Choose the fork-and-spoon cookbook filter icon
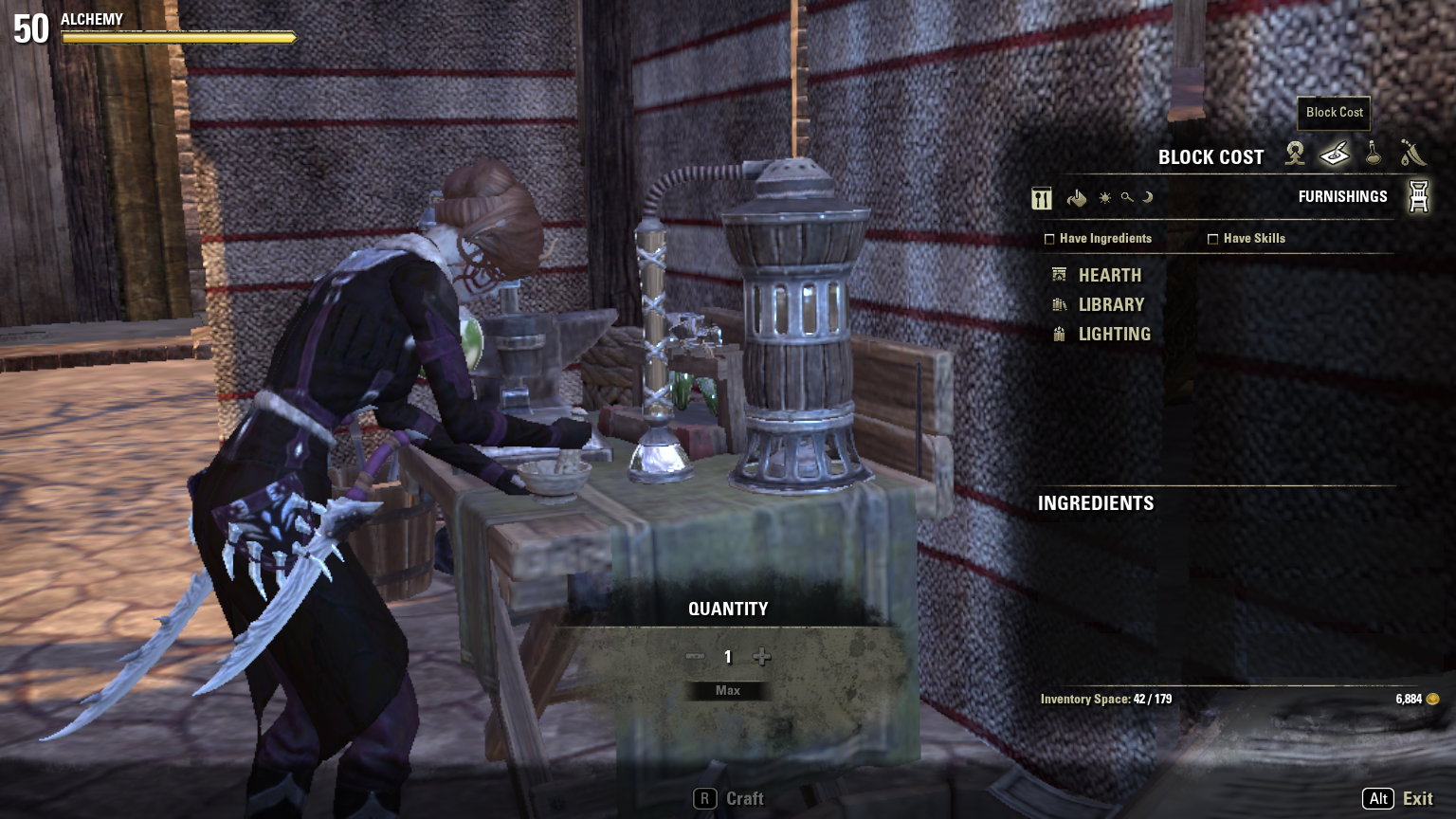This screenshot has width=1456, height=819. point(1042,198)
